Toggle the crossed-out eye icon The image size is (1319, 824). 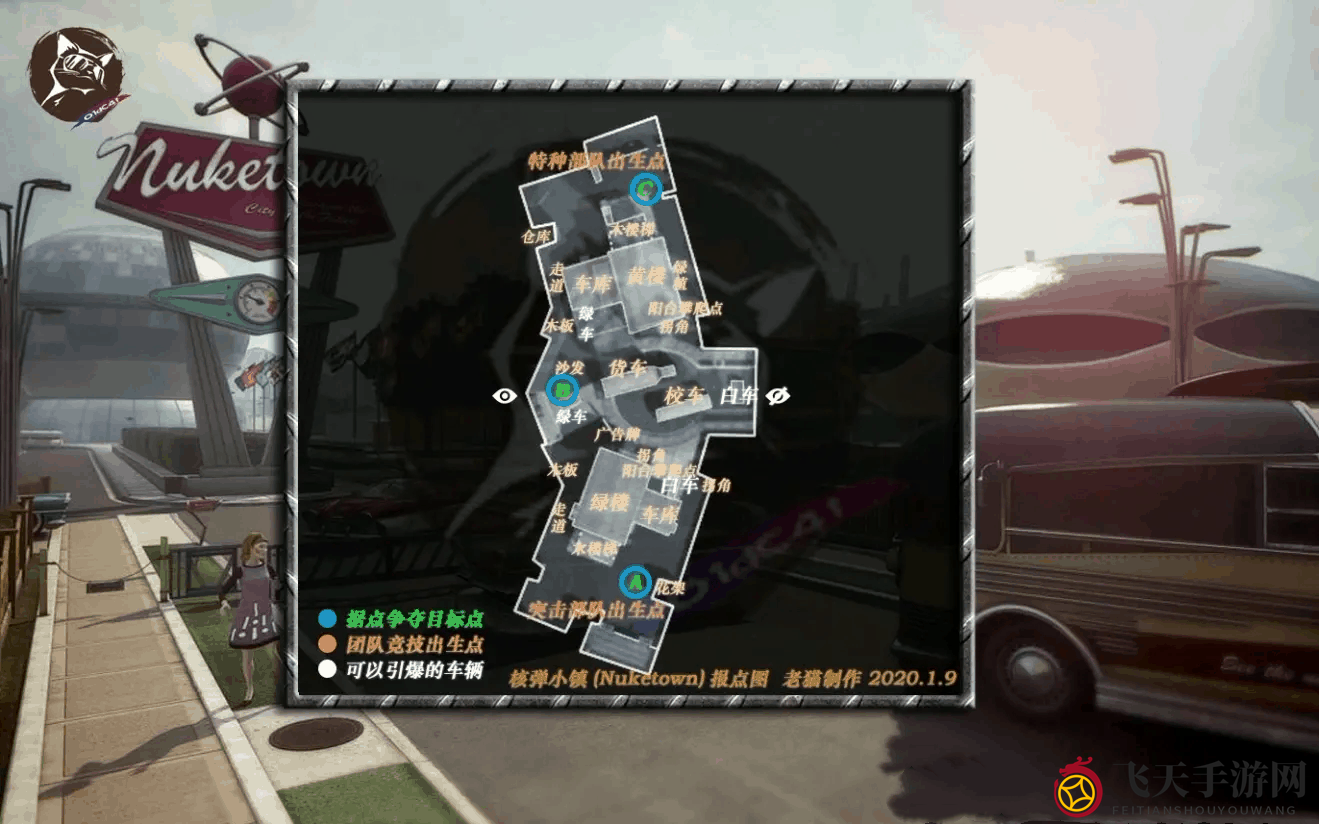point(778,396)
